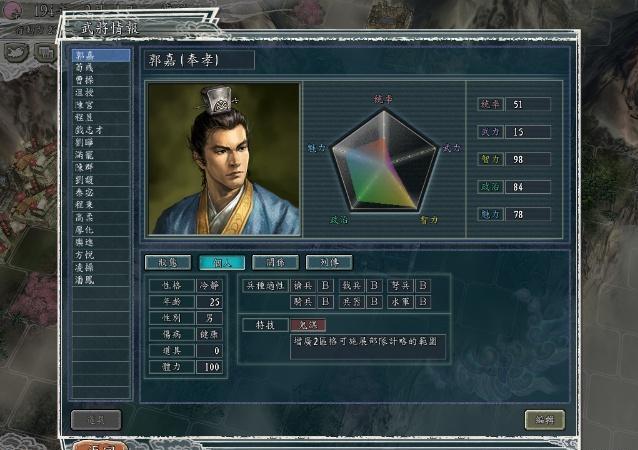Screen dimensions: 638x450
Task: Click the 編輯 edit button
Action: tap(545, 420)
